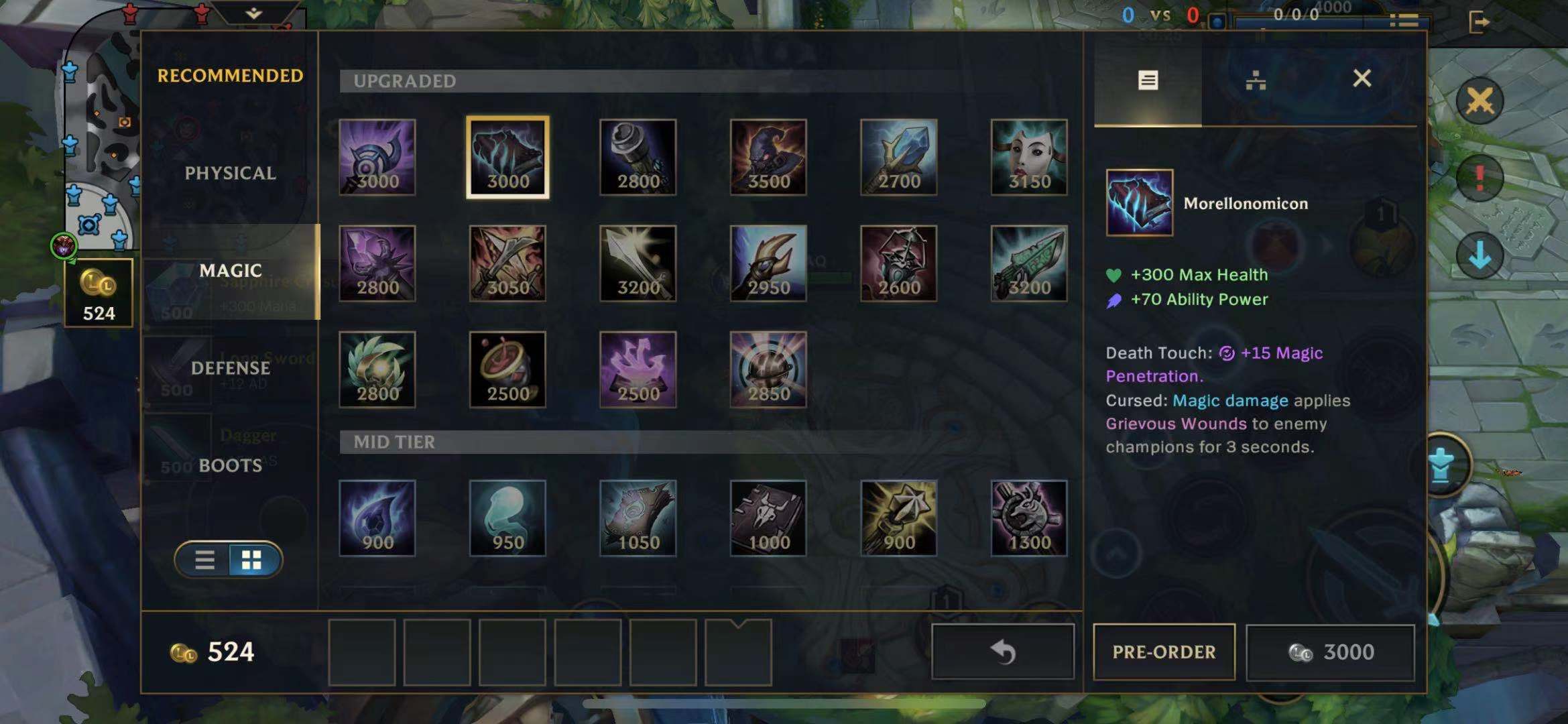
Task: Switch shop to list view layout
Action: click(204, 560)
